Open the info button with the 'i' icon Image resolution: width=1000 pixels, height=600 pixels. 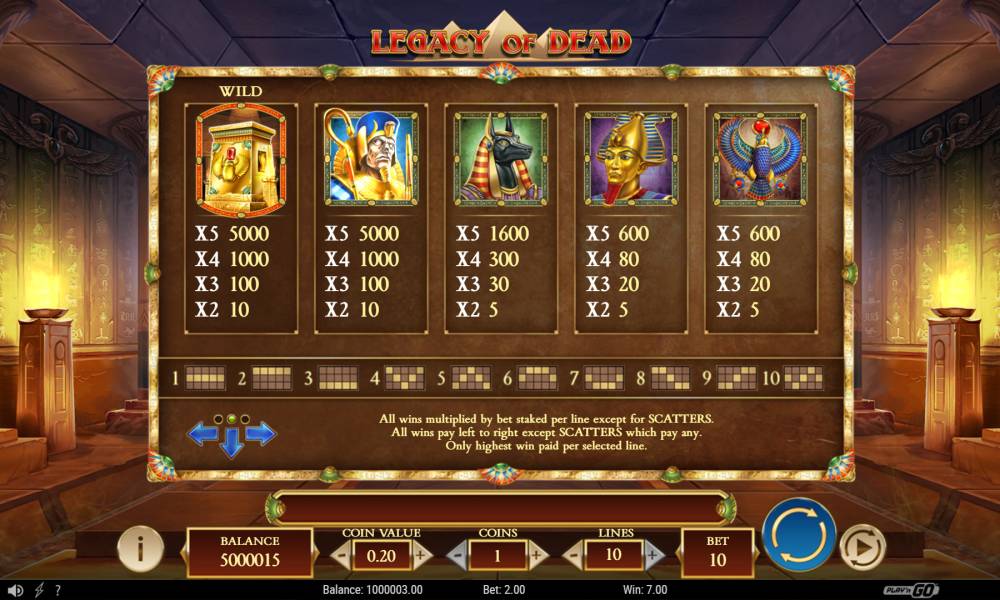(x=141, y=548)
